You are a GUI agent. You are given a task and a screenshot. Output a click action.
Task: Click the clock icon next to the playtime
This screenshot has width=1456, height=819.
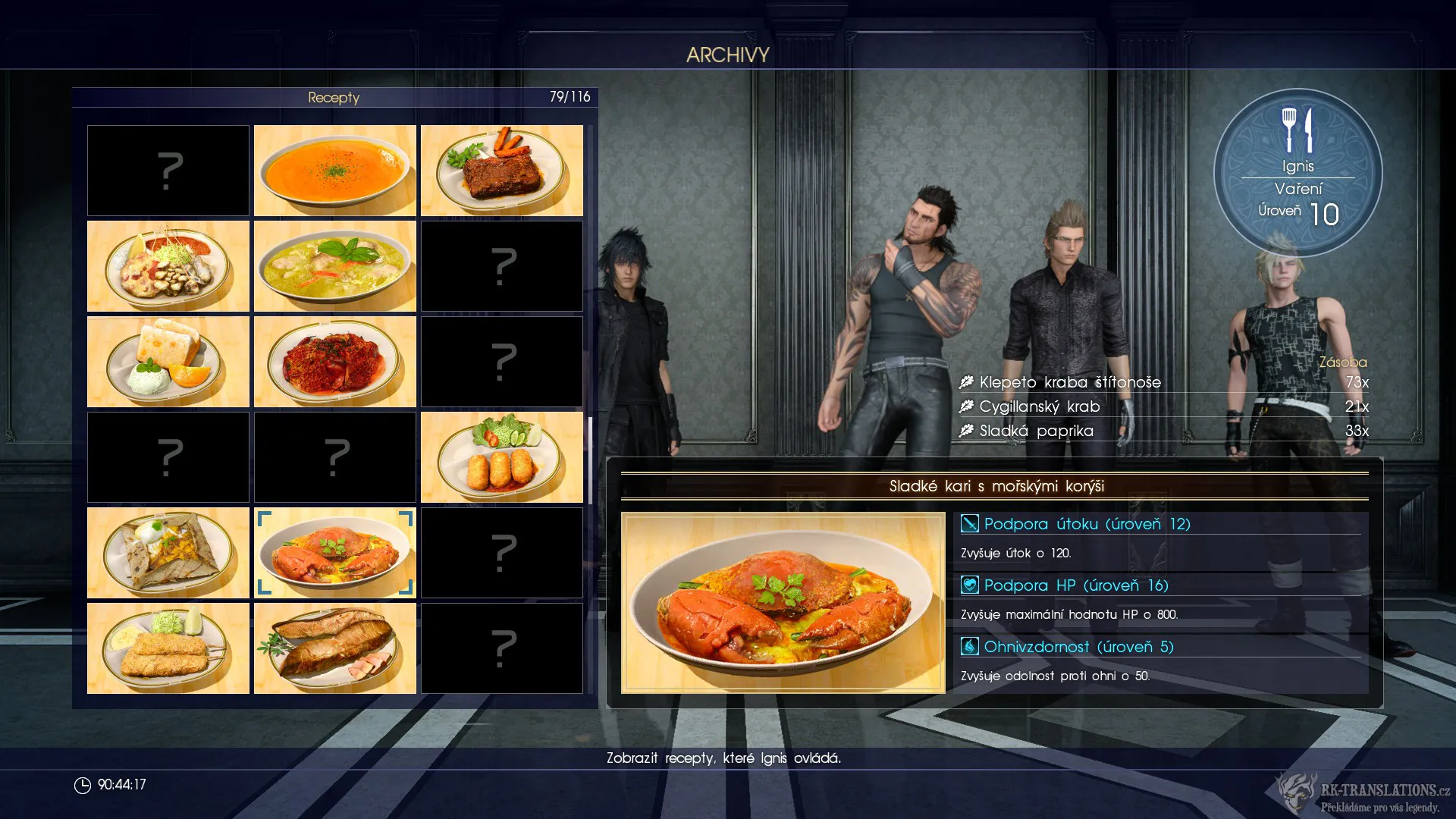(82, 786)
